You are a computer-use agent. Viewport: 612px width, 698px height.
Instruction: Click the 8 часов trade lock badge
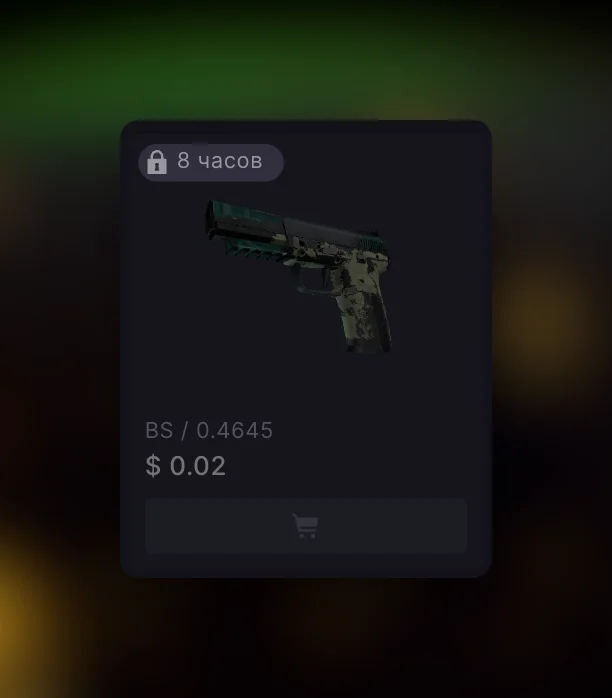point(211,162)
